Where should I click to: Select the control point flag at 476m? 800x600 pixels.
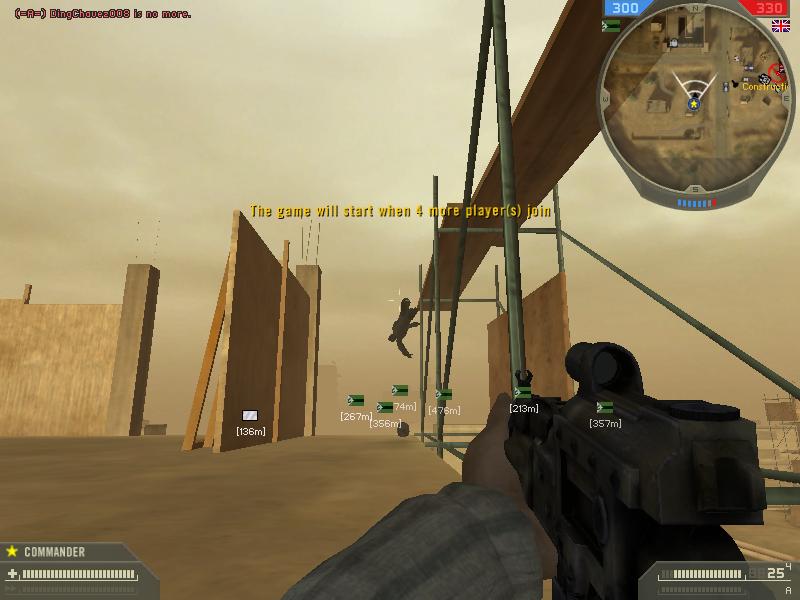coord(443,394)
